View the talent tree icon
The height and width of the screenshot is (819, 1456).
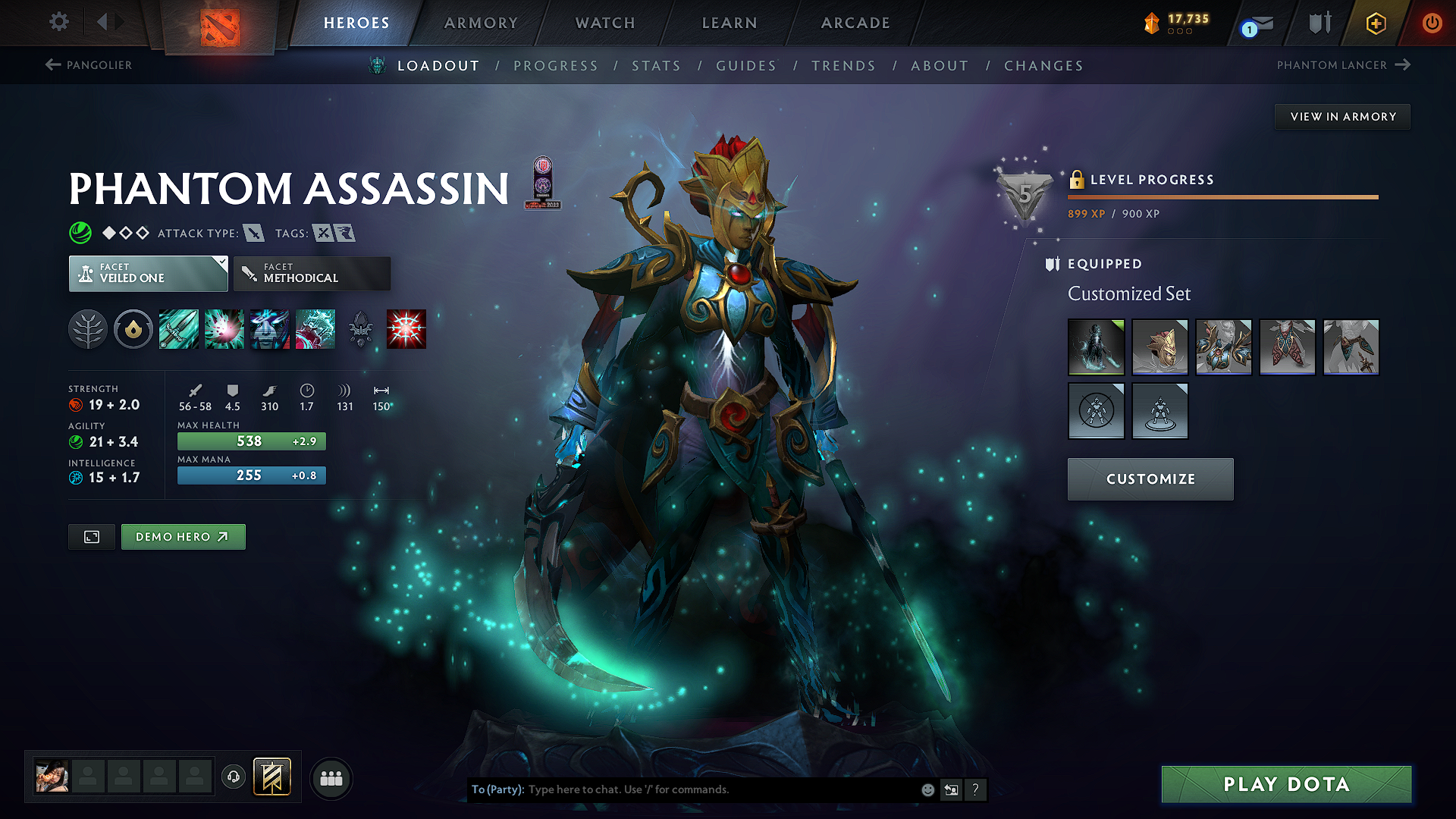click(88, 328)
